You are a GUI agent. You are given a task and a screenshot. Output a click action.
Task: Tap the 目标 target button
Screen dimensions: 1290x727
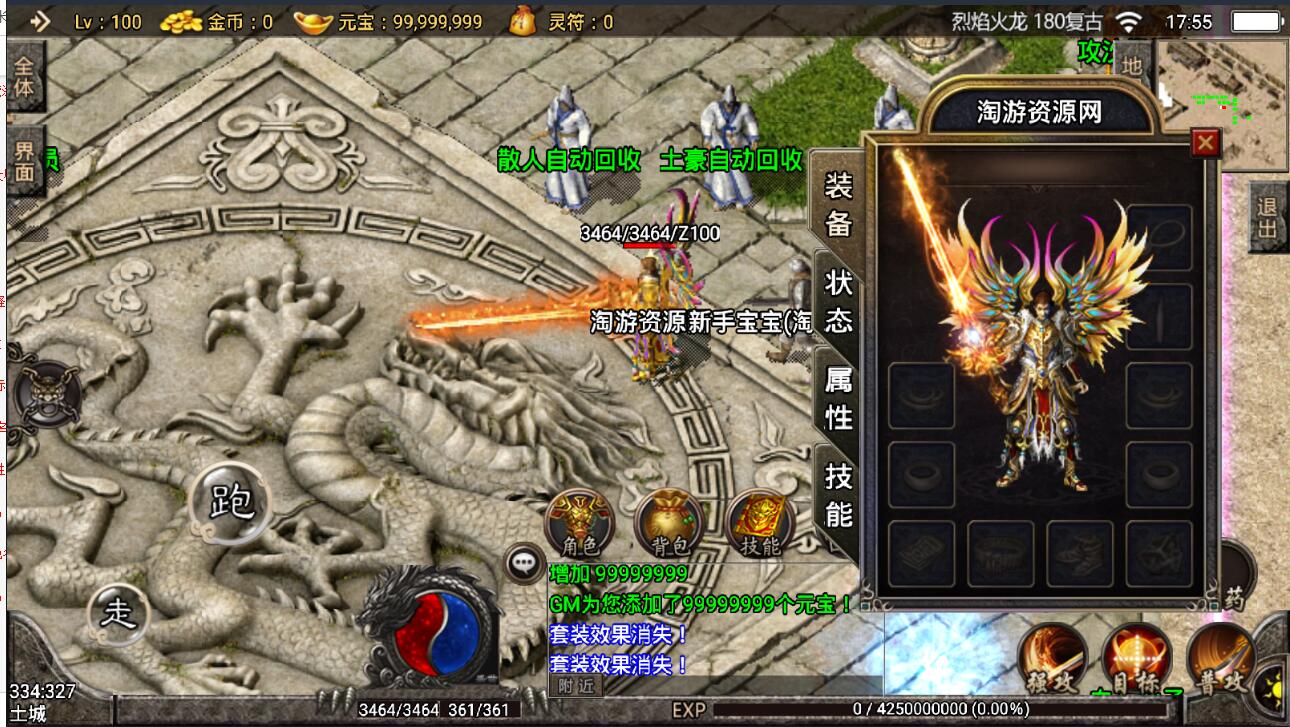pos(1137,660)
